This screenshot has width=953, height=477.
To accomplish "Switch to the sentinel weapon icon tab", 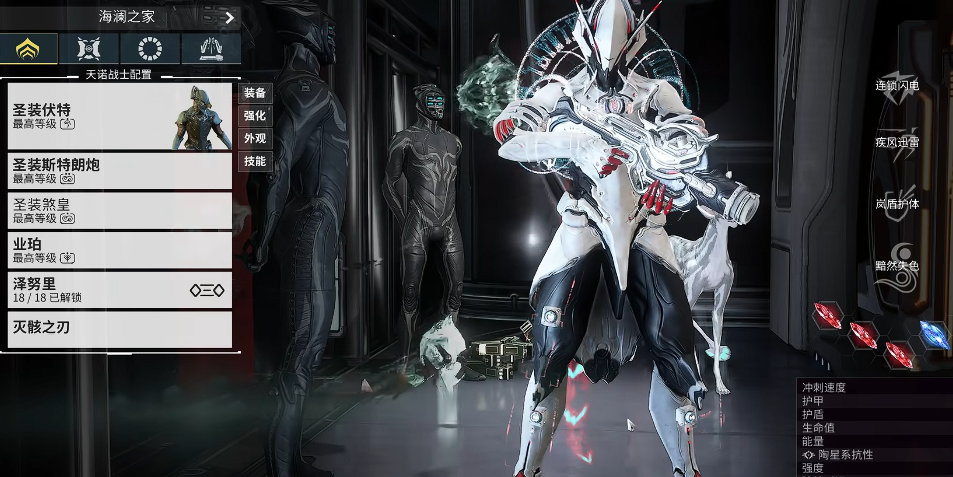I will (211, 49).
